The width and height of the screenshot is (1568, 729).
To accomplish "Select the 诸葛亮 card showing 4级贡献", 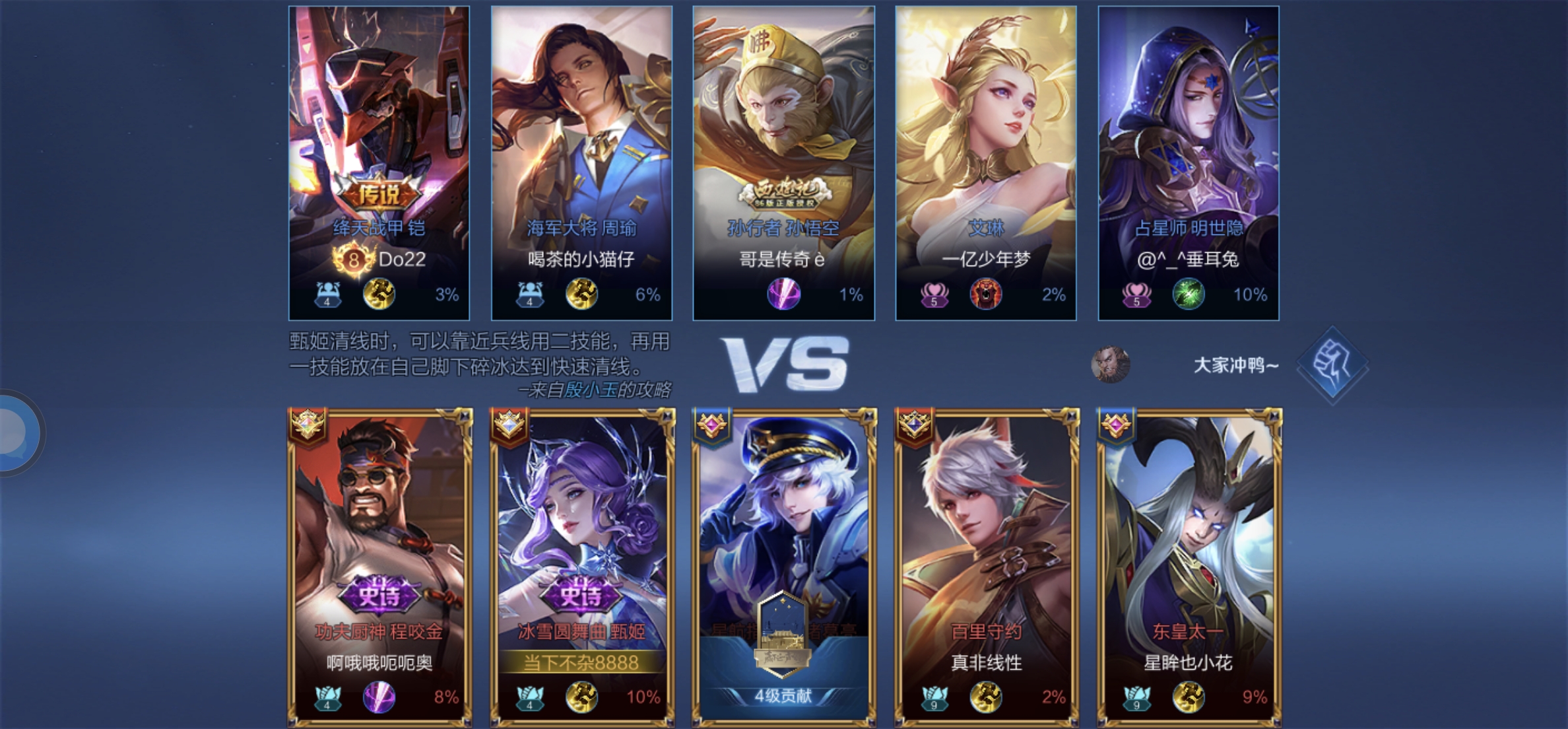I will click(784, 567).
